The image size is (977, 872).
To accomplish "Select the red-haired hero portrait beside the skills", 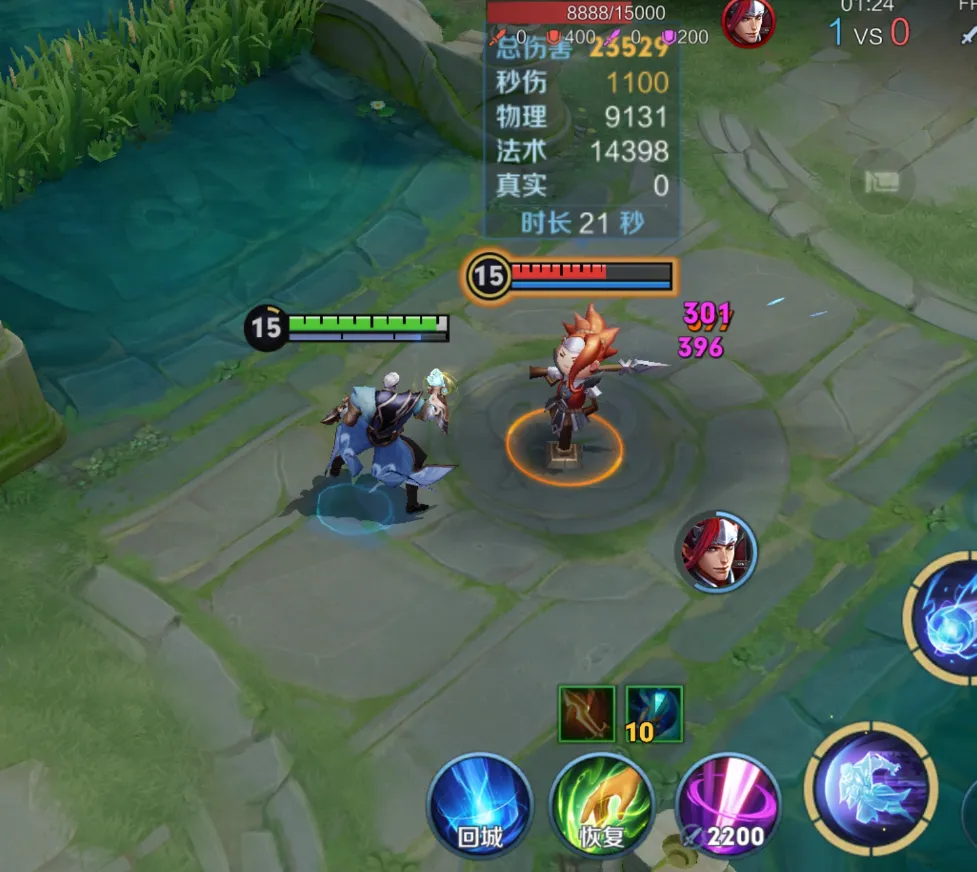I will click(x=716, y=551).
